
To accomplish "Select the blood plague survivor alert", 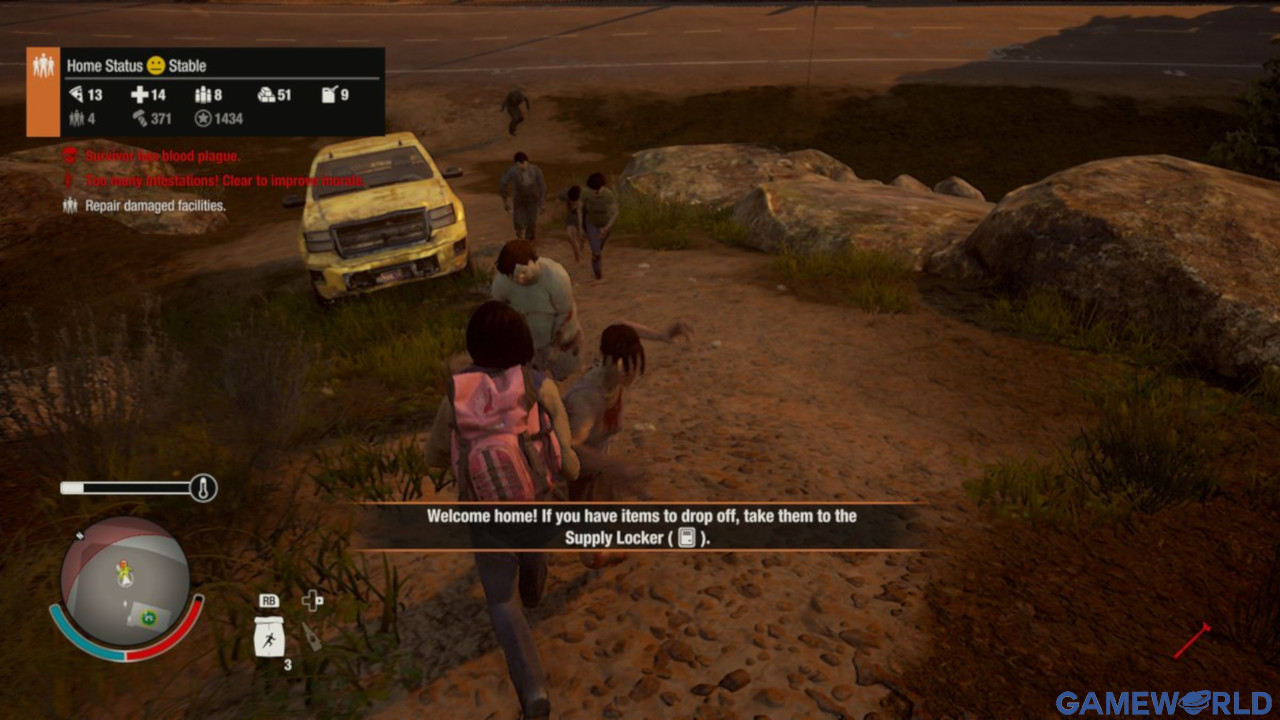I will coord(161,156).
